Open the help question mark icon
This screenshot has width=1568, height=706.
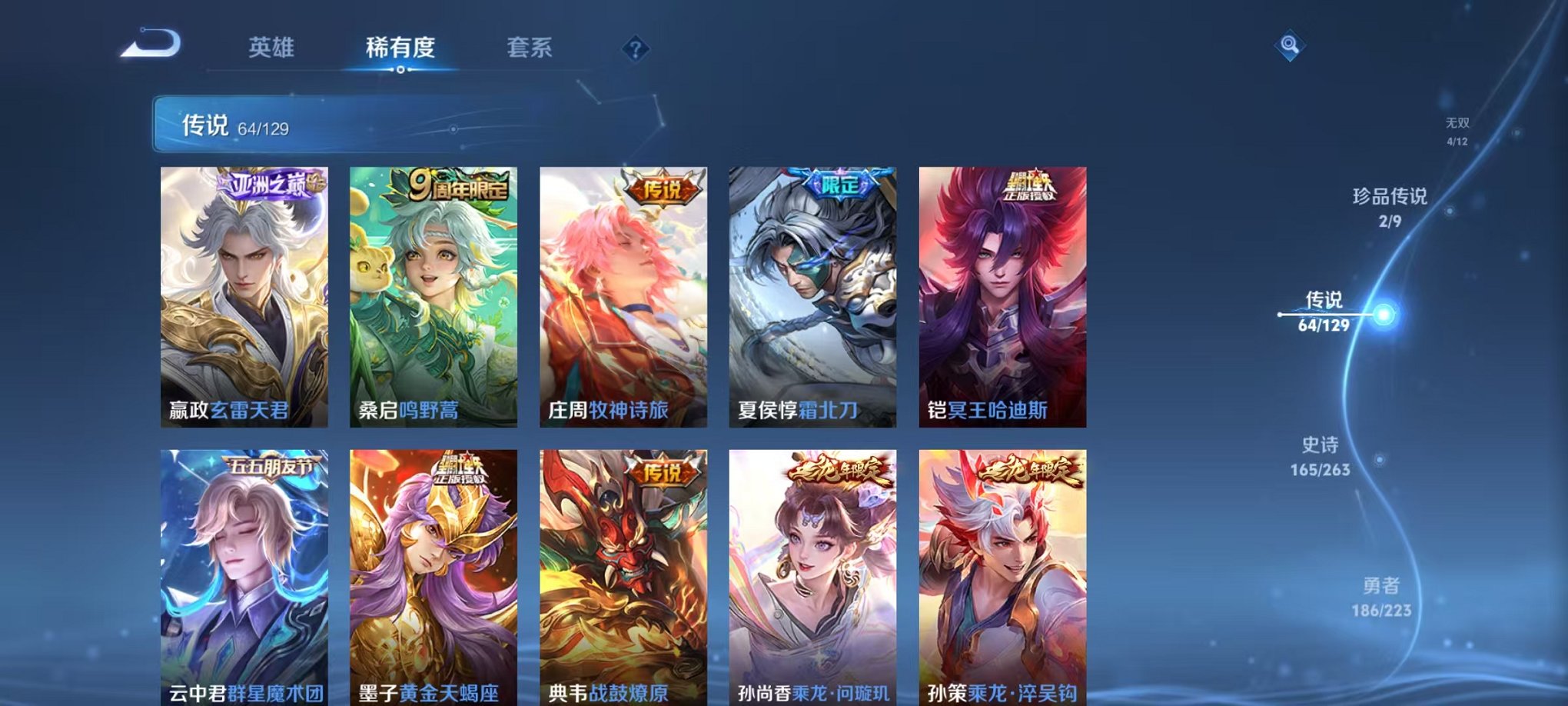[635, 50]
